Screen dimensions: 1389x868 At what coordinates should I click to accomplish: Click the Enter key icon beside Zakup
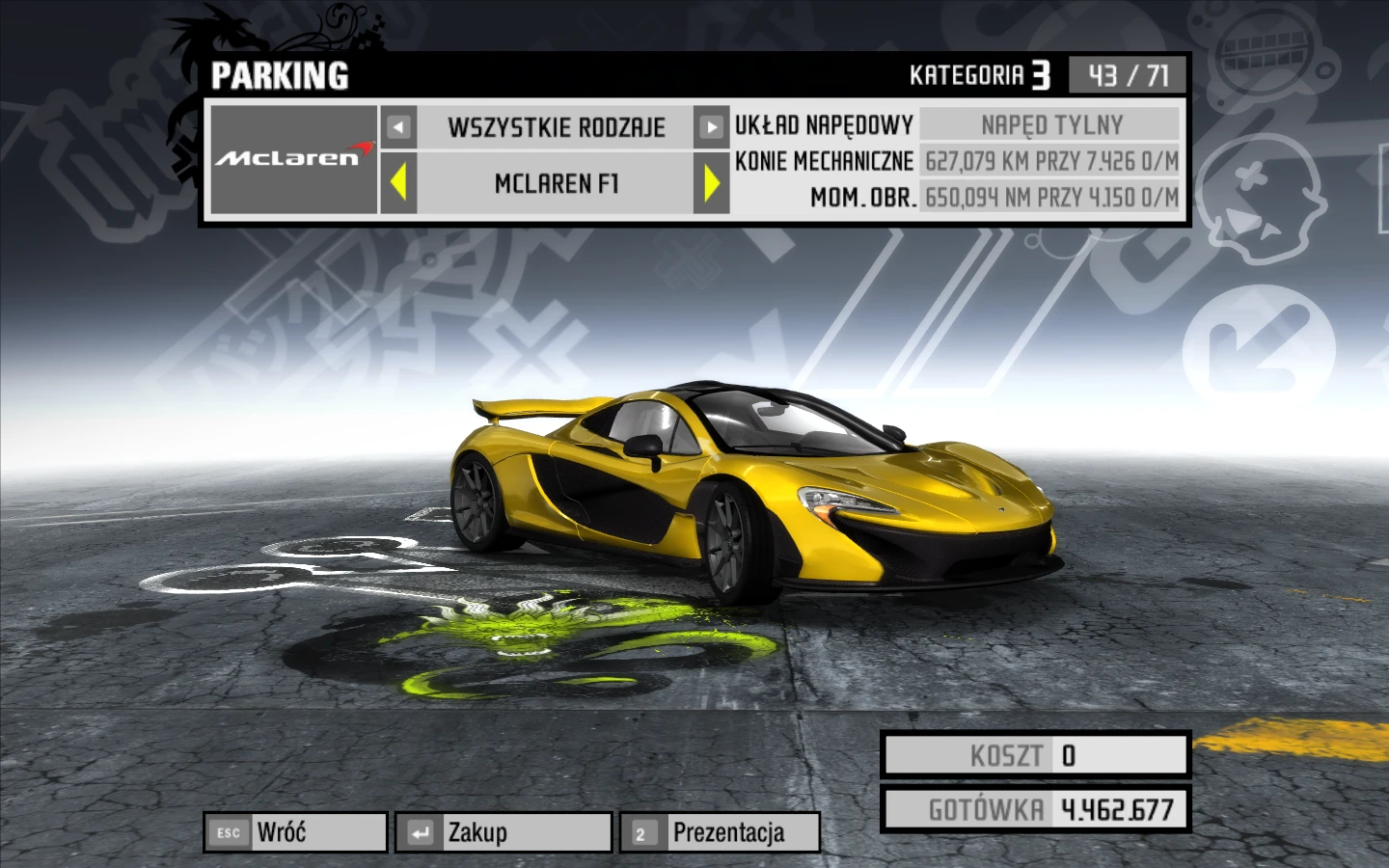pos(422,830)
